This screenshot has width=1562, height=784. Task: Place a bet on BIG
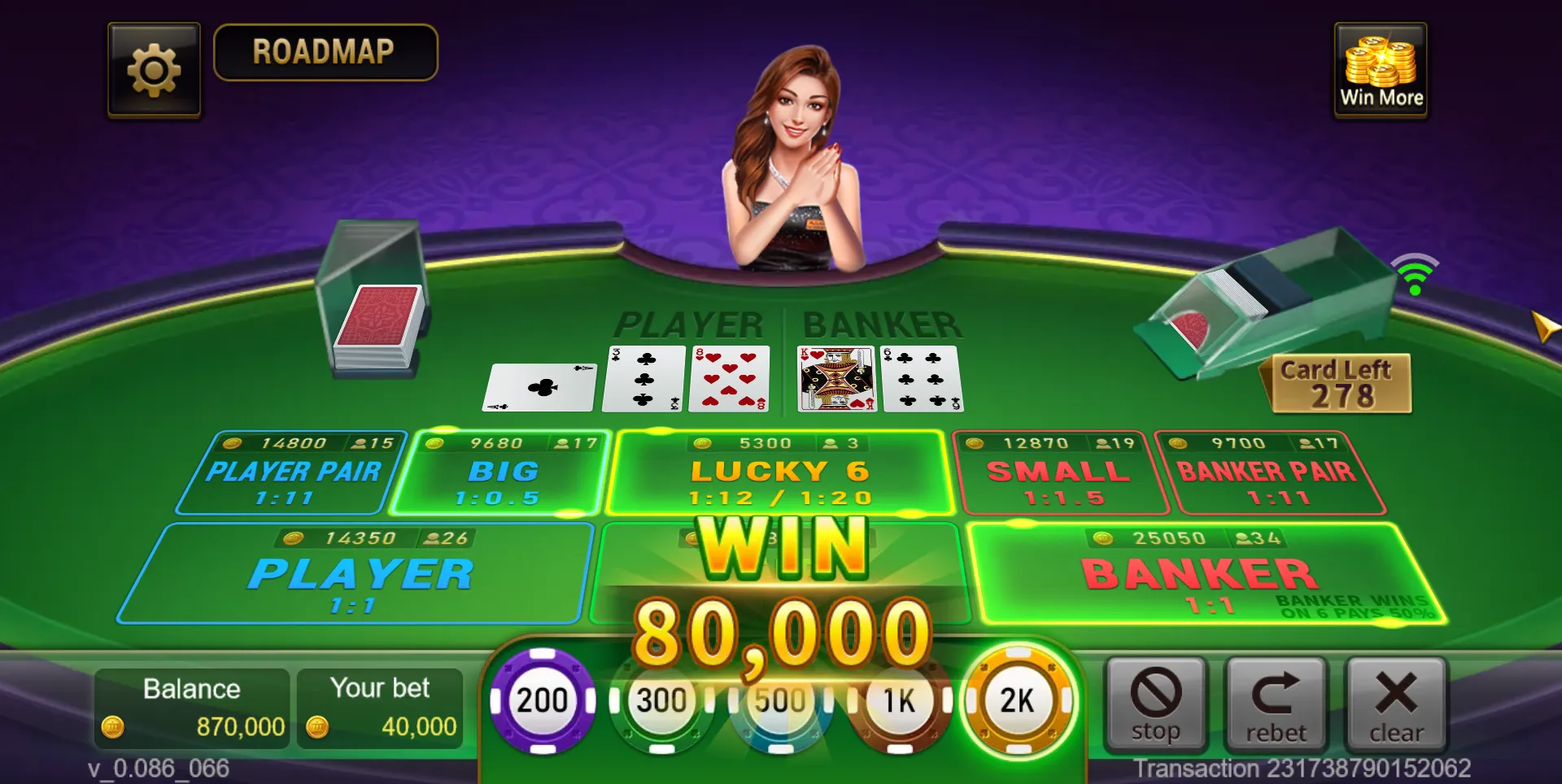point(501,473)
